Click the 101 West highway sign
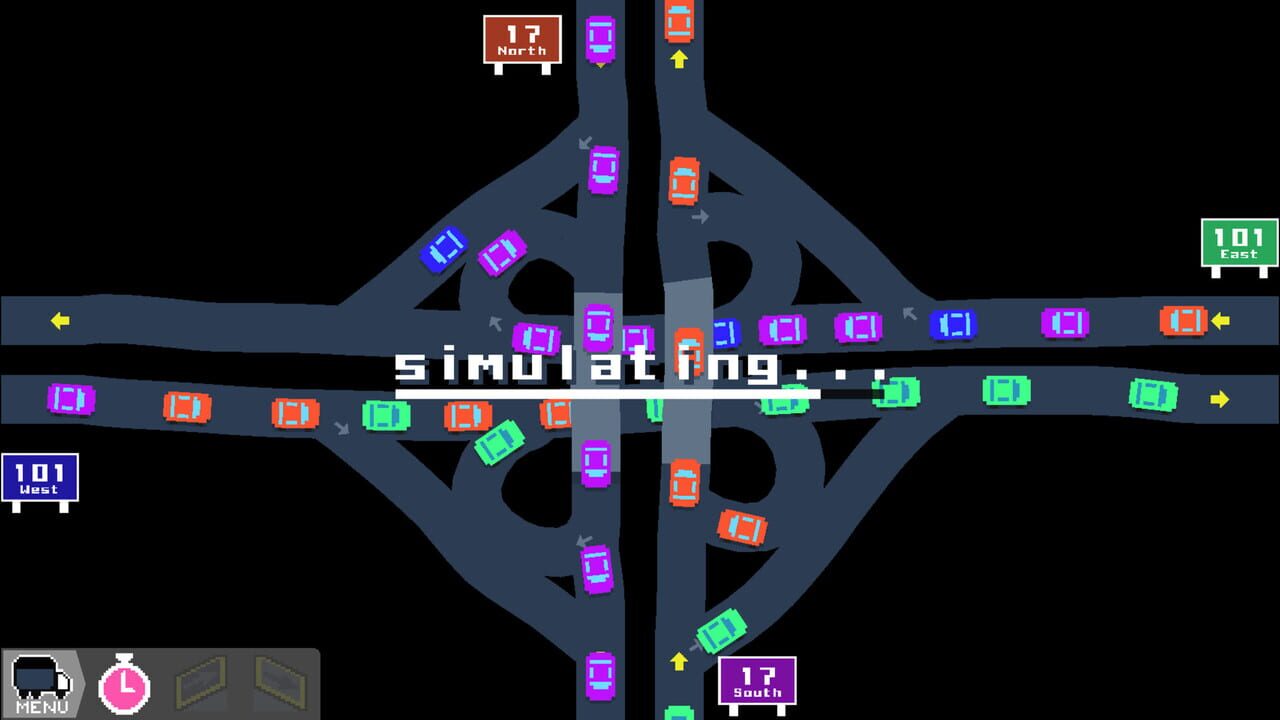Image resolution: width=1280 pixels, height=720 pixels. click(41, 477)
